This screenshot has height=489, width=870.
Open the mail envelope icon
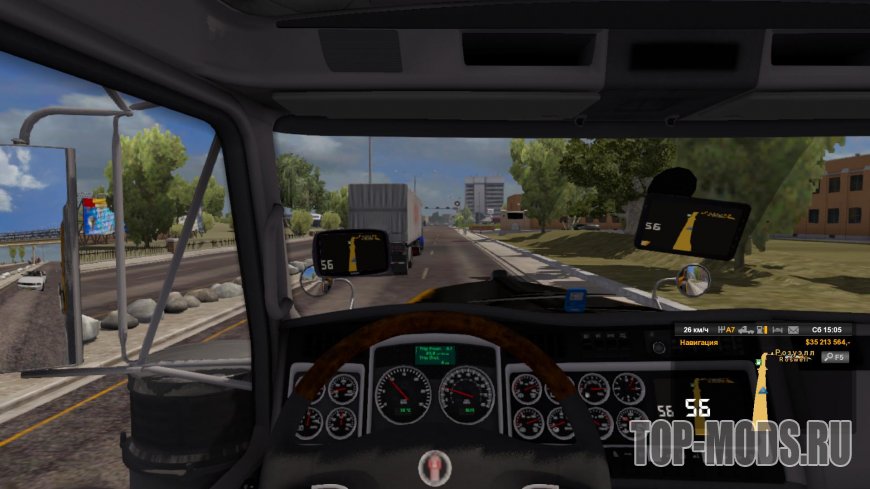tap(793, 329)
